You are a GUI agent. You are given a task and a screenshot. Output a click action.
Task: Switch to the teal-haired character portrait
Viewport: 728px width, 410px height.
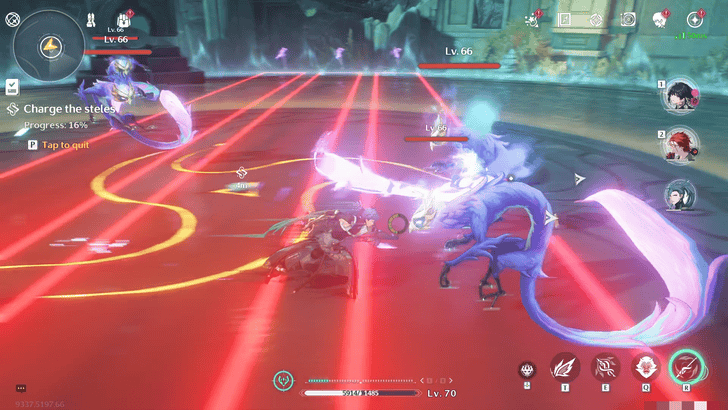click(x=682, y=195)
